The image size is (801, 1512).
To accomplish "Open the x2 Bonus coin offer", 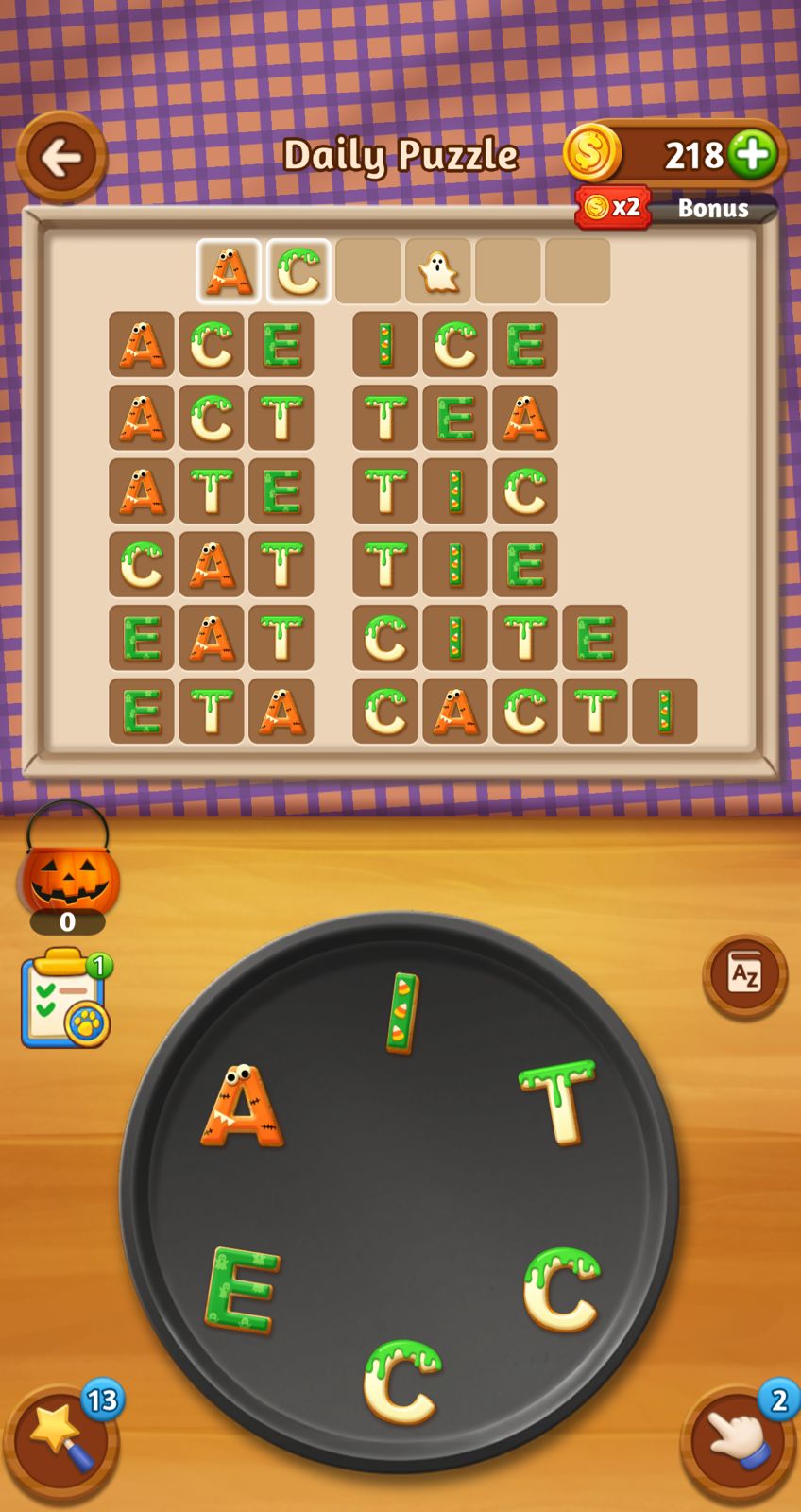I will tap(676, 207).
